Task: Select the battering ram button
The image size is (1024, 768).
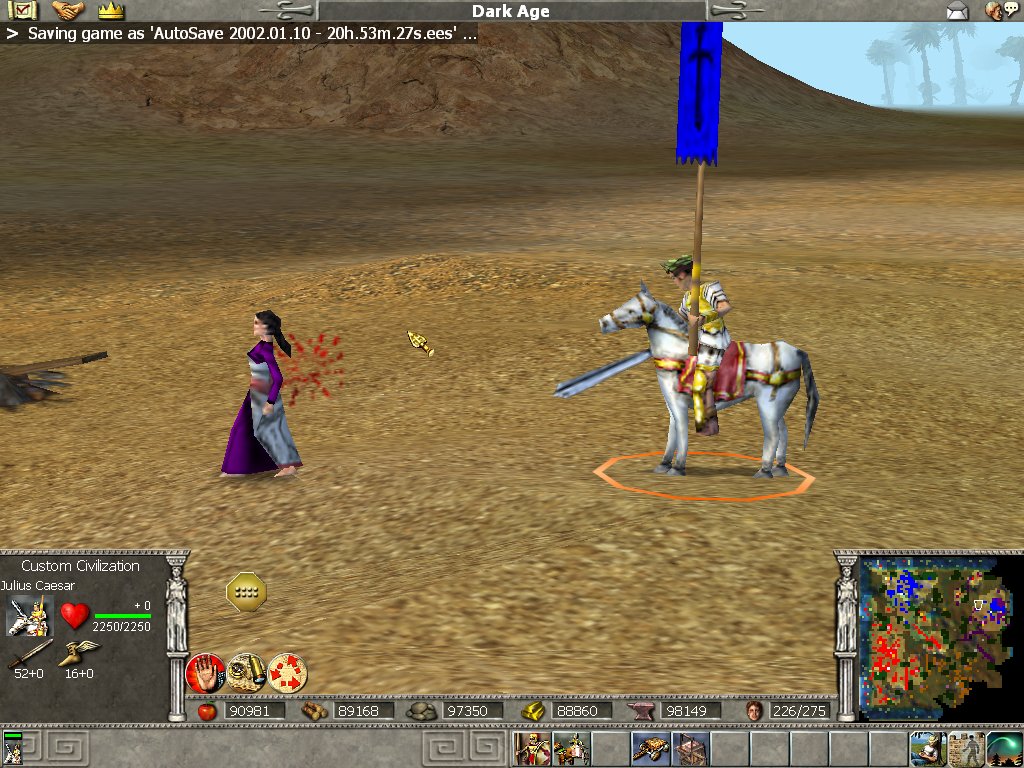Action: coord(649,748)
